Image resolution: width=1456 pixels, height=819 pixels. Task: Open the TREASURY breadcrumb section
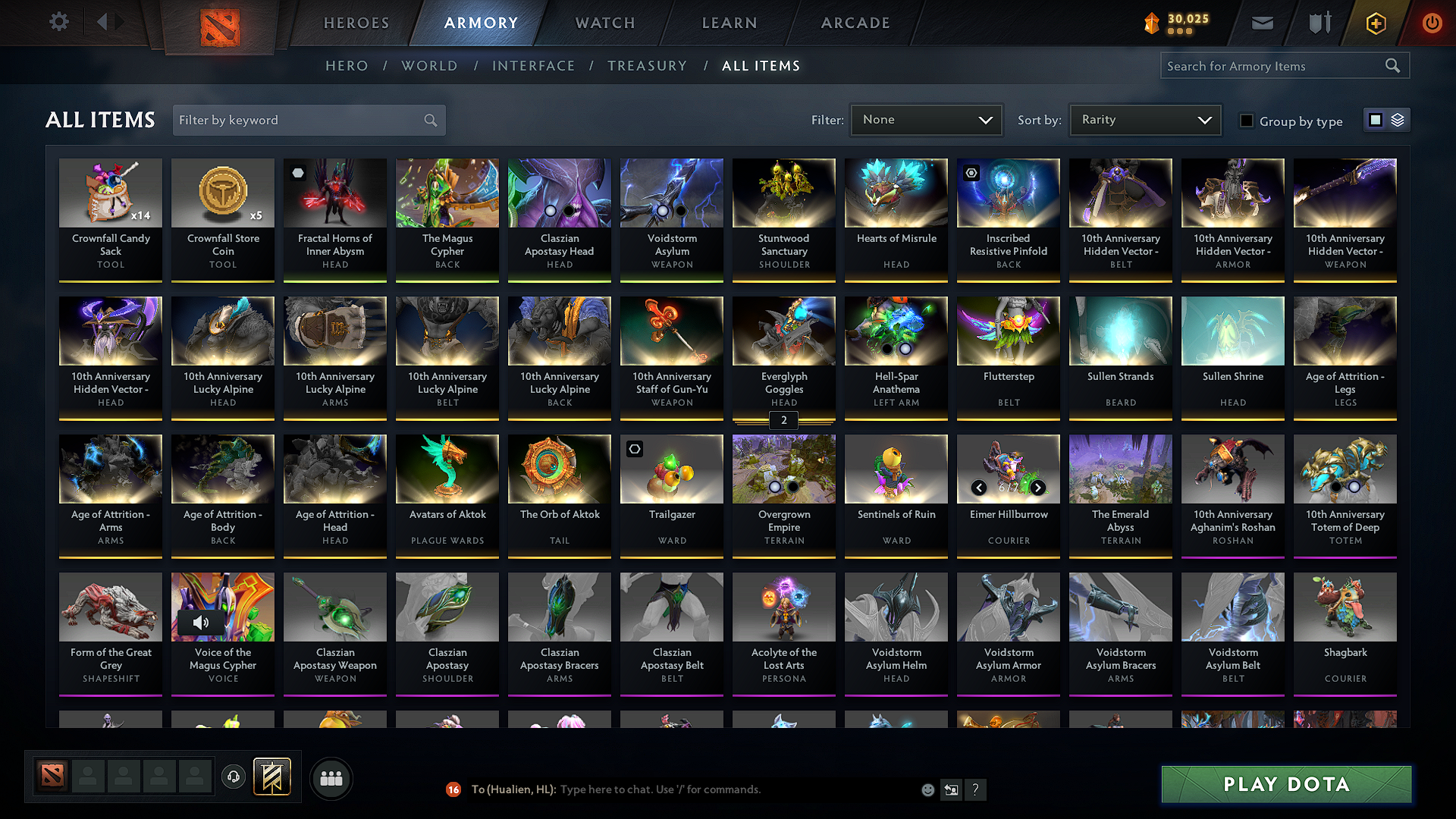point(647,66)
